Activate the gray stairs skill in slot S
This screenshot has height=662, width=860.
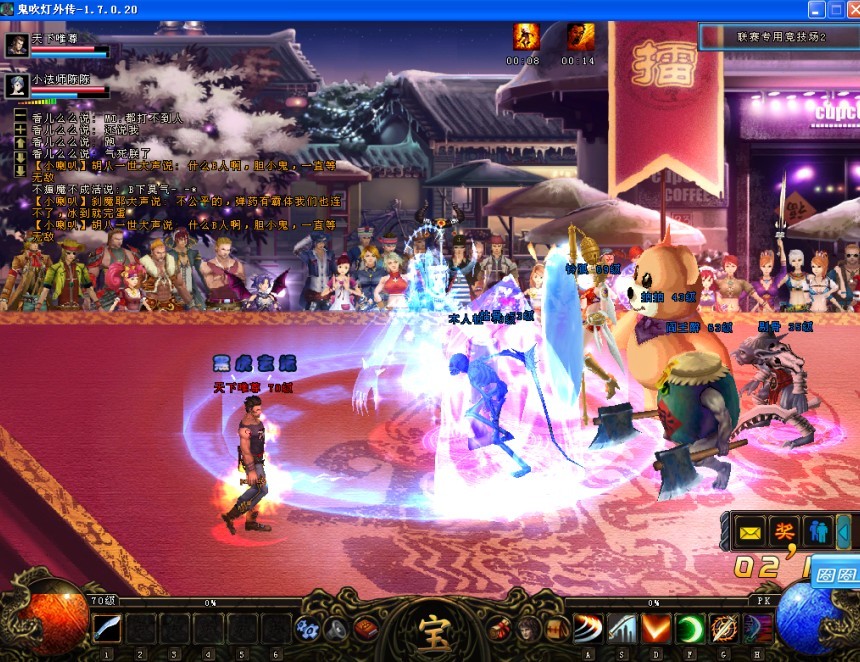tap(622, 629)
